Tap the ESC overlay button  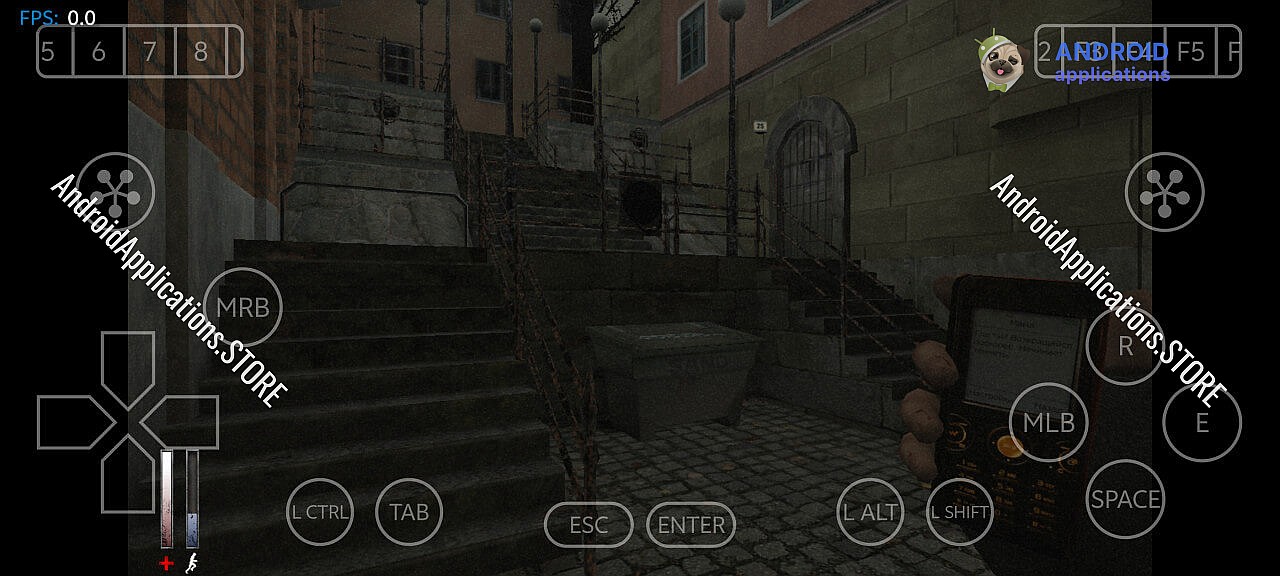pyautogui.click(x=588, y=525)
